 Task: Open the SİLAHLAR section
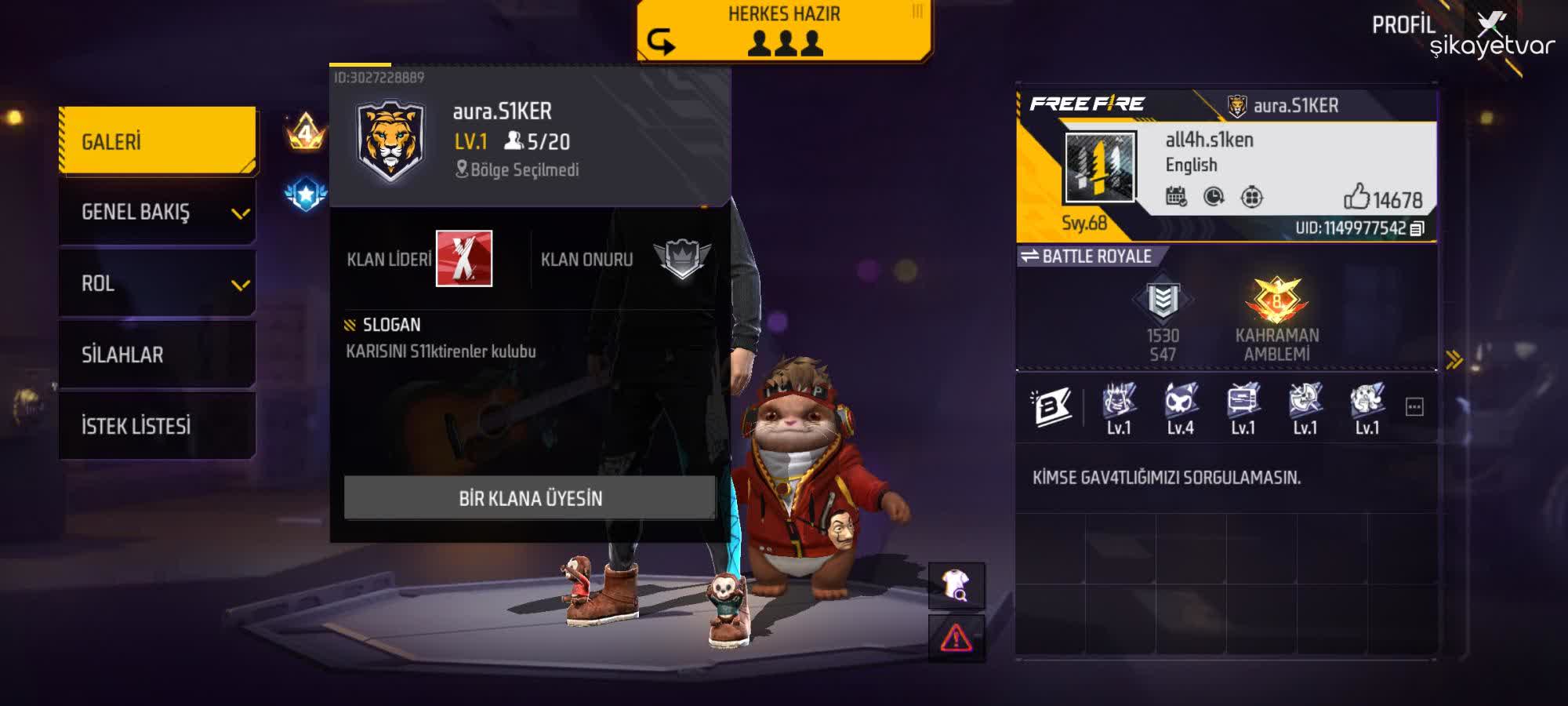(158, 355)
